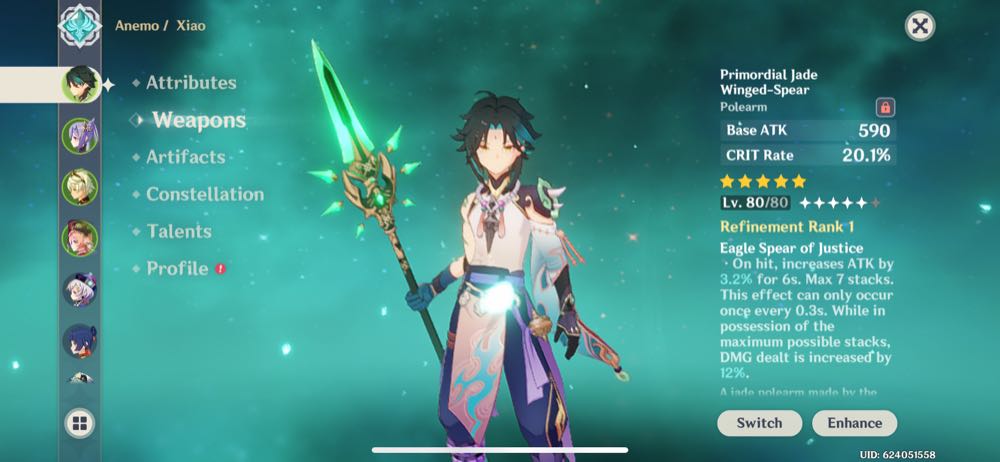Image resolution: width=1000 pixels, height=462 pixels.
Task: View Xiao's Profile page
Action: pos(177,268)
